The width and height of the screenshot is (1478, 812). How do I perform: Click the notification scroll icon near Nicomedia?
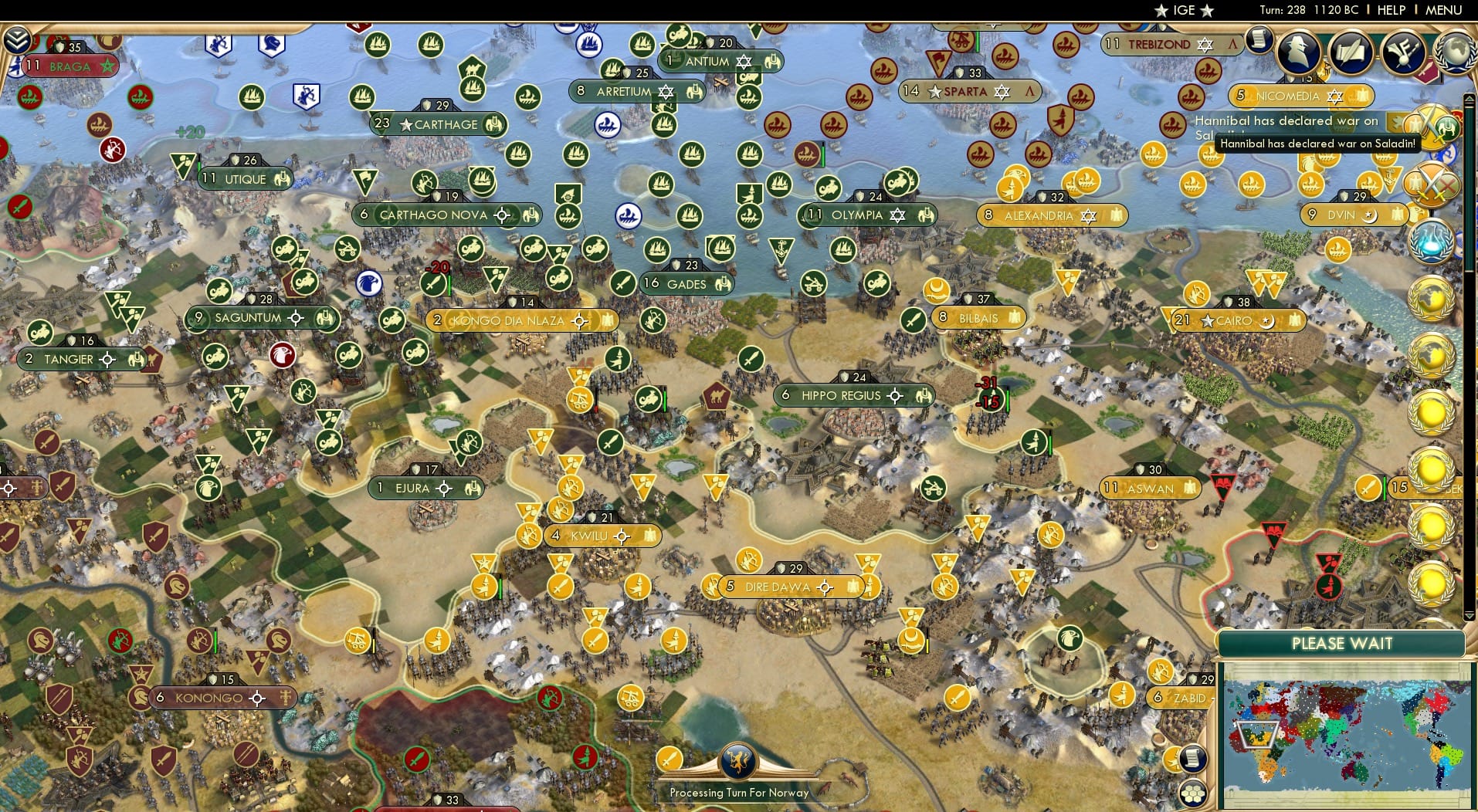coord(1259,39)
